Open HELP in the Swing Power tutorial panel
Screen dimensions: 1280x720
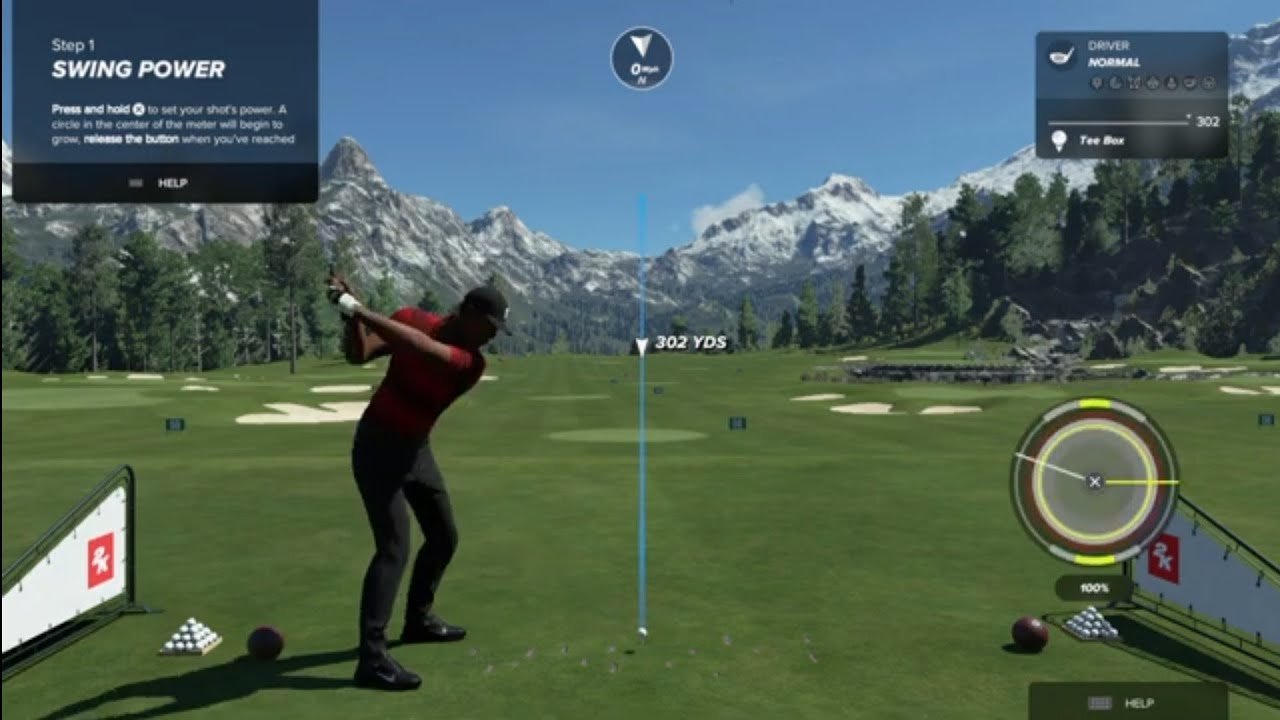[165, 183]
